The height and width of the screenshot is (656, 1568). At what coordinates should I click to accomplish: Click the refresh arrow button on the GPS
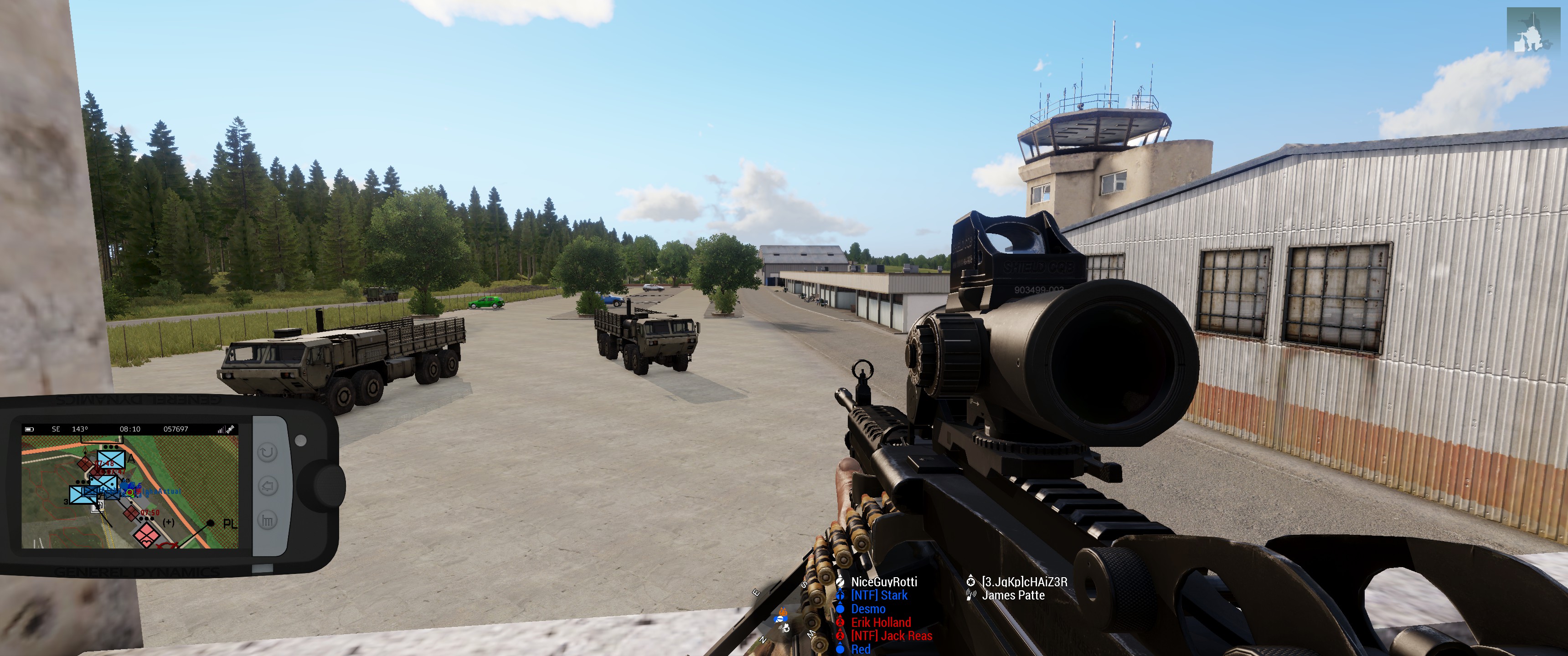tap(268, 453)
